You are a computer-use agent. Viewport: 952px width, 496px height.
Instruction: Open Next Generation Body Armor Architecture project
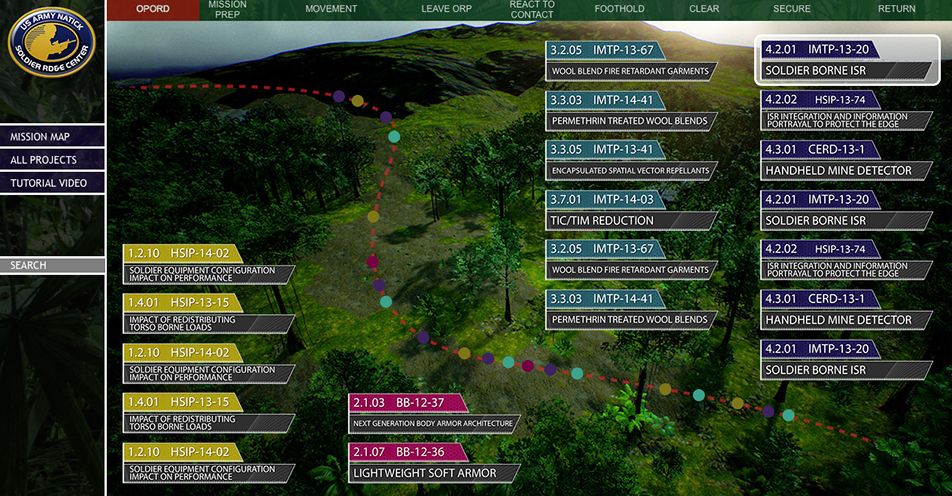(433, 413)
